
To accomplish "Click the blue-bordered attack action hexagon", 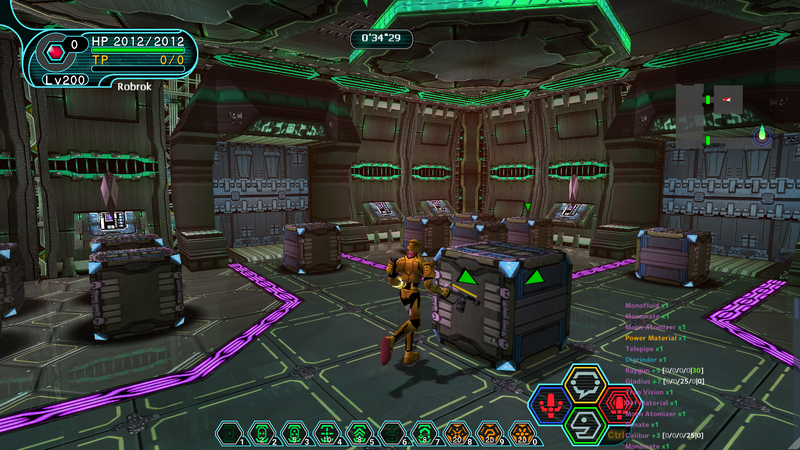I will click(548, 405).
